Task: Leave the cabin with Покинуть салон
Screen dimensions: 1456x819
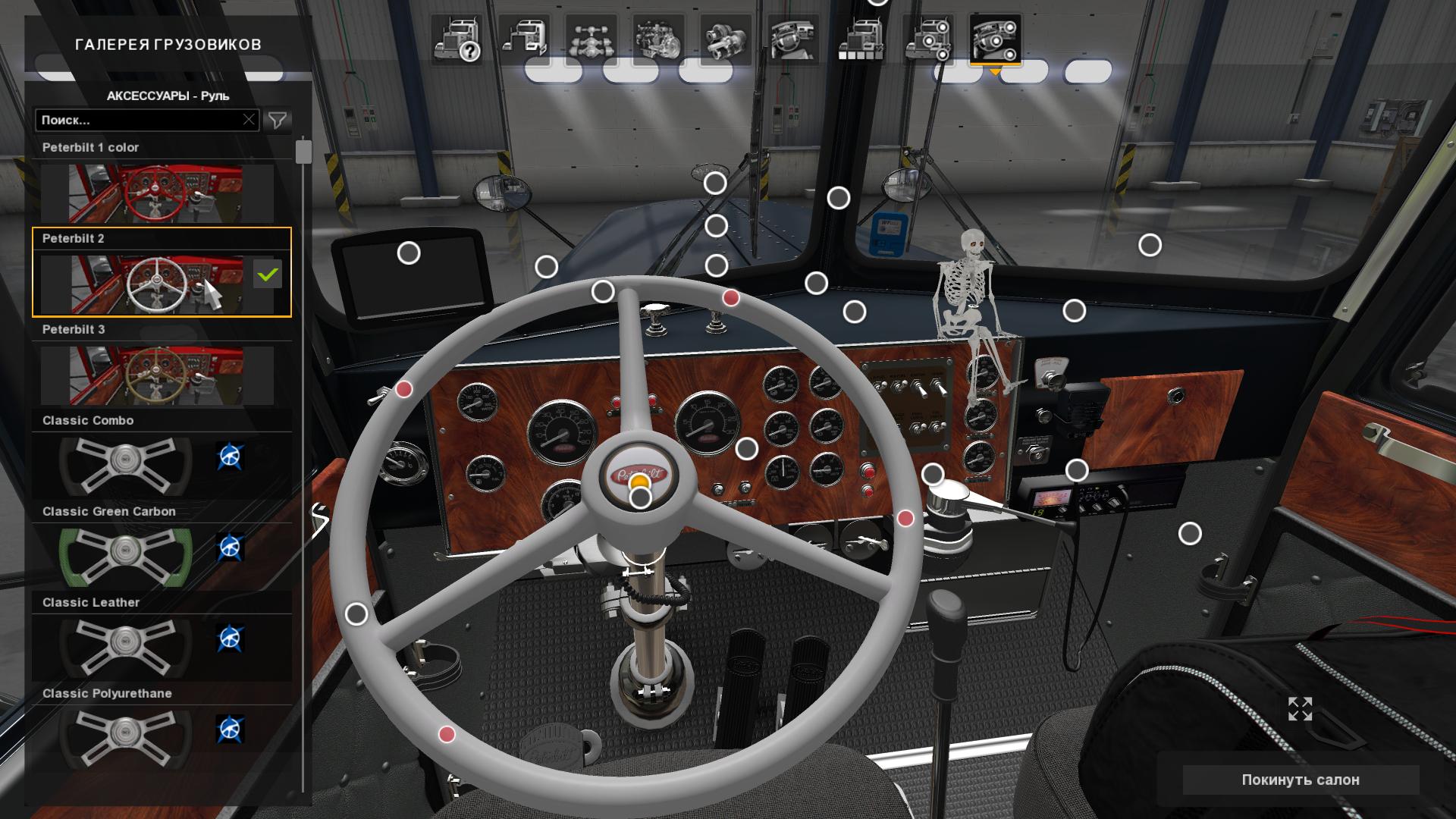Action: 1300,780
